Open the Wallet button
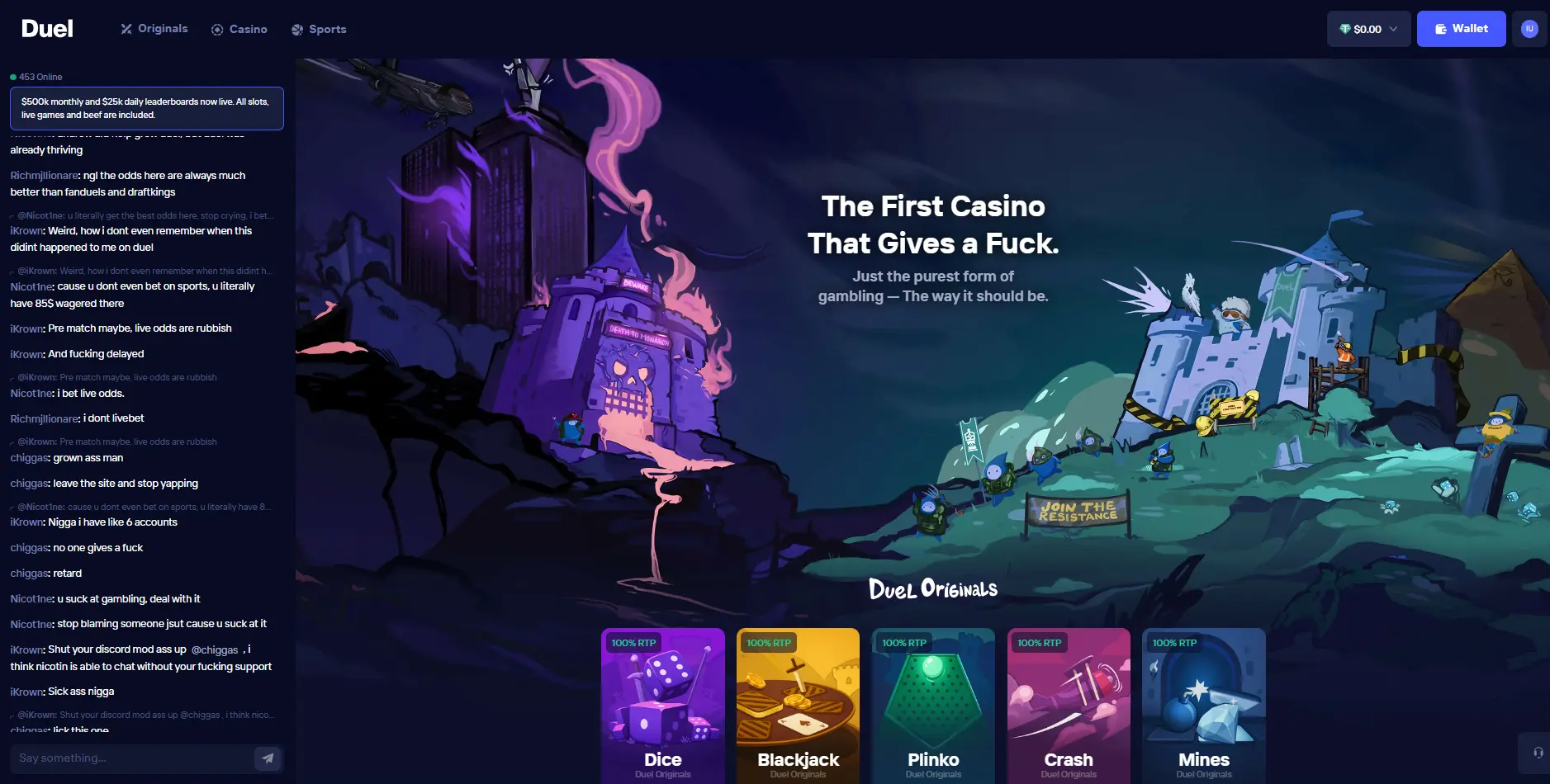 (1460, 28)
